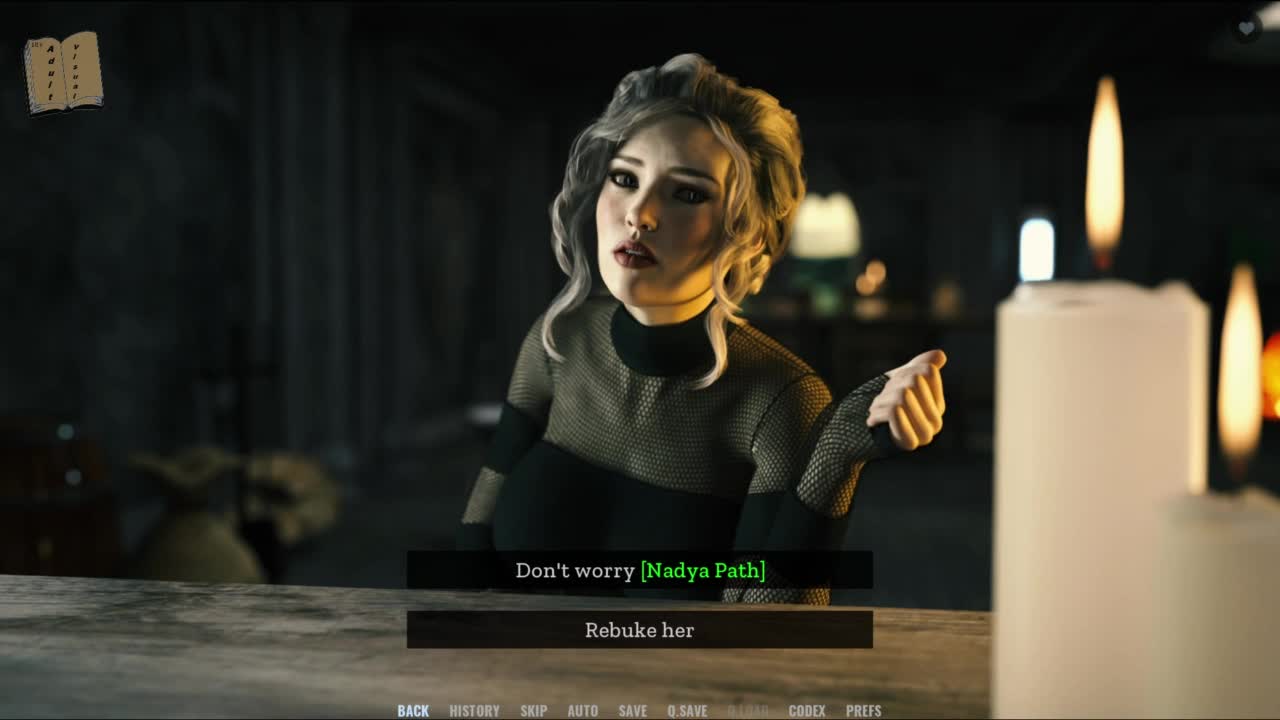Open the CODEX
The image size is (1280, 720).
point(807,711)
